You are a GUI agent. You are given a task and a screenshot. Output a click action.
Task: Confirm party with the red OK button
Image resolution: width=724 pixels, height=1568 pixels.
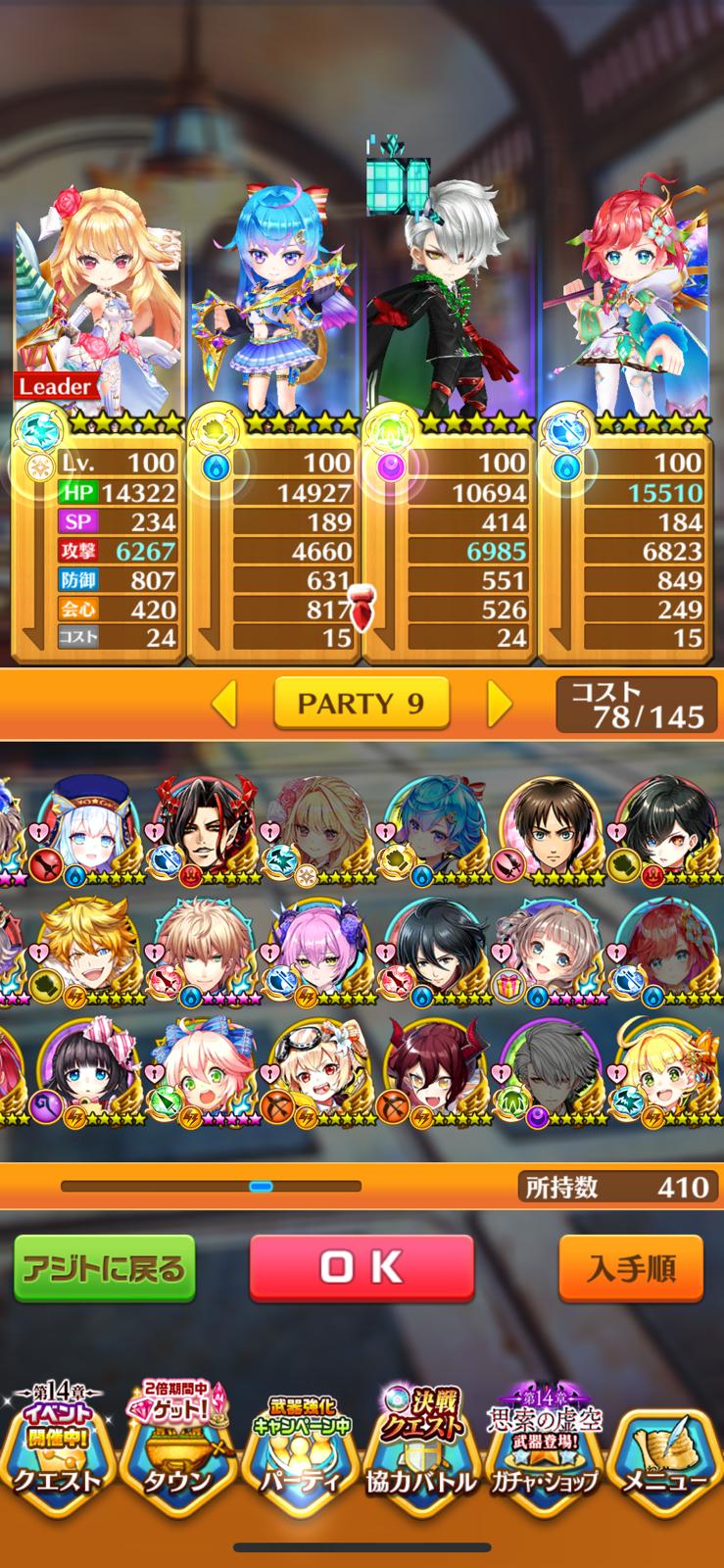(x=361, y=1267)
